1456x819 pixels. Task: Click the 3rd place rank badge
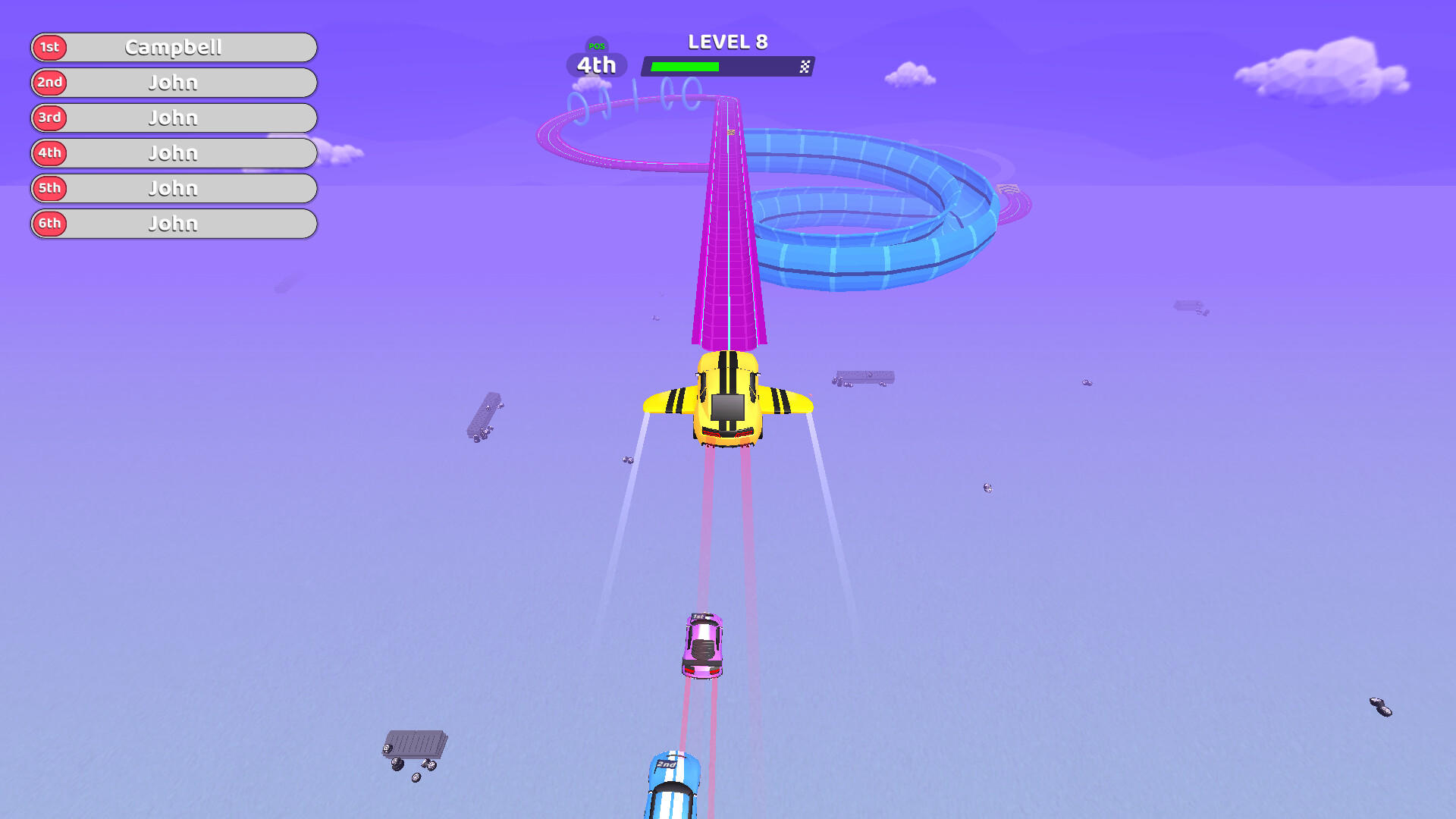(x=49, y=118)
